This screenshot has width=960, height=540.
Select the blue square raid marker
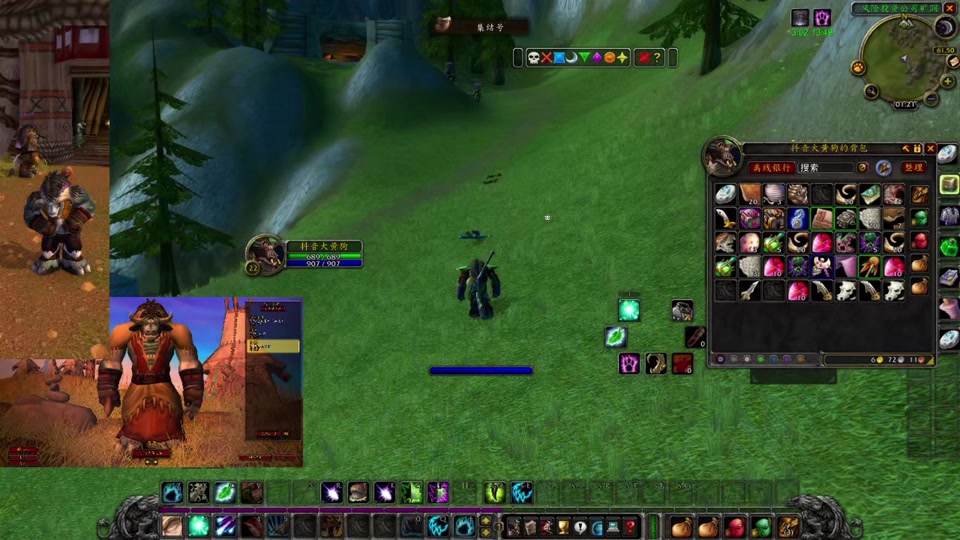pyautogui.click(x=560, y=58)
